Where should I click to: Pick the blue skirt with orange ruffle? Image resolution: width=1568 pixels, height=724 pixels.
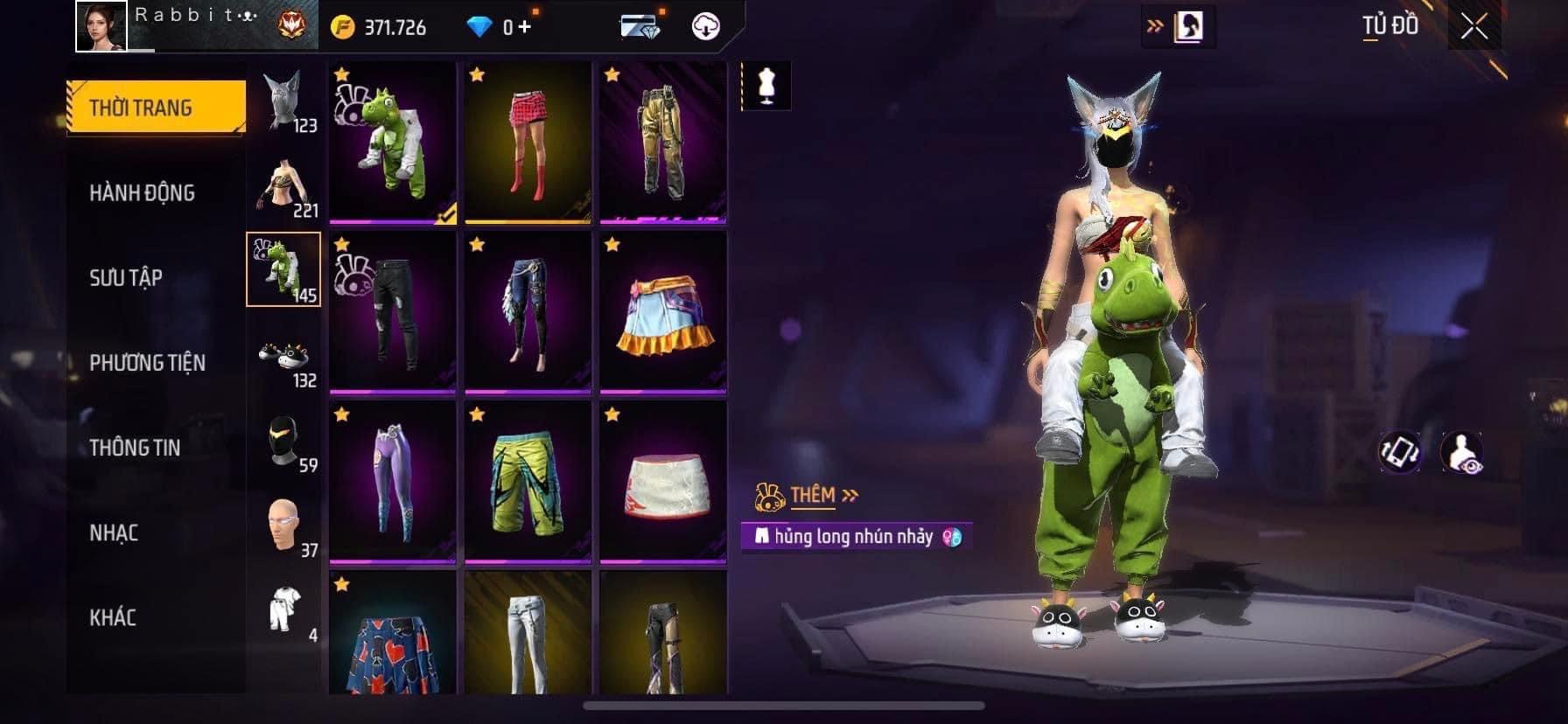click(663, 312)
